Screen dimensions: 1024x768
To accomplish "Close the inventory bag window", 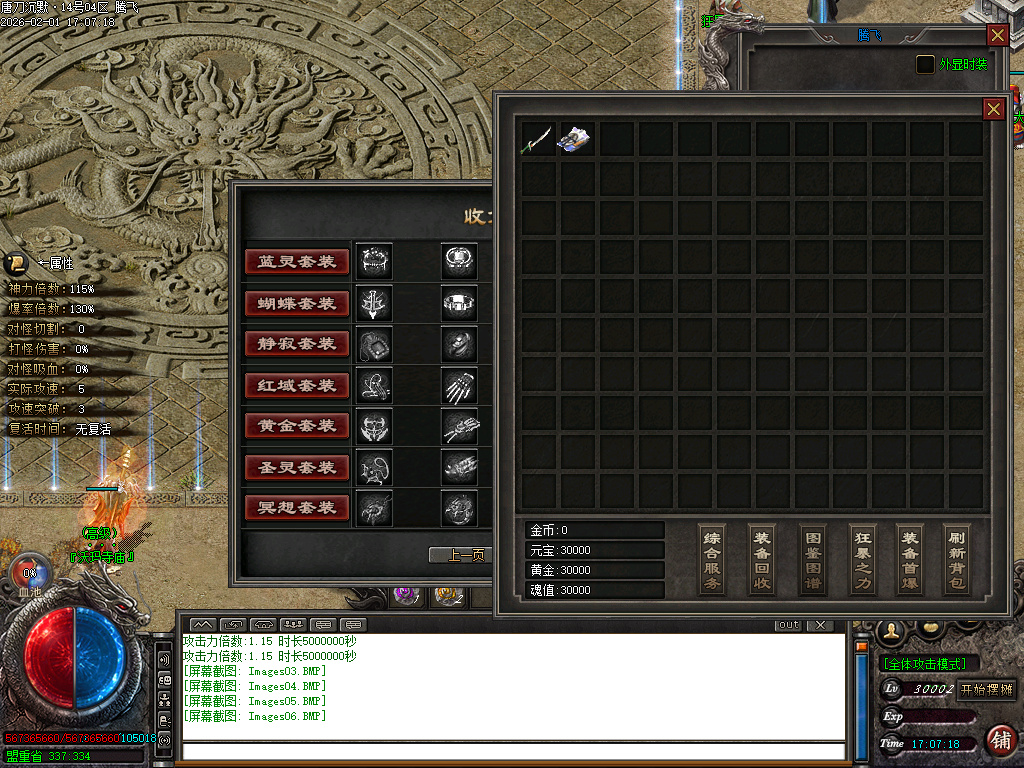I will tap(993, 109).
